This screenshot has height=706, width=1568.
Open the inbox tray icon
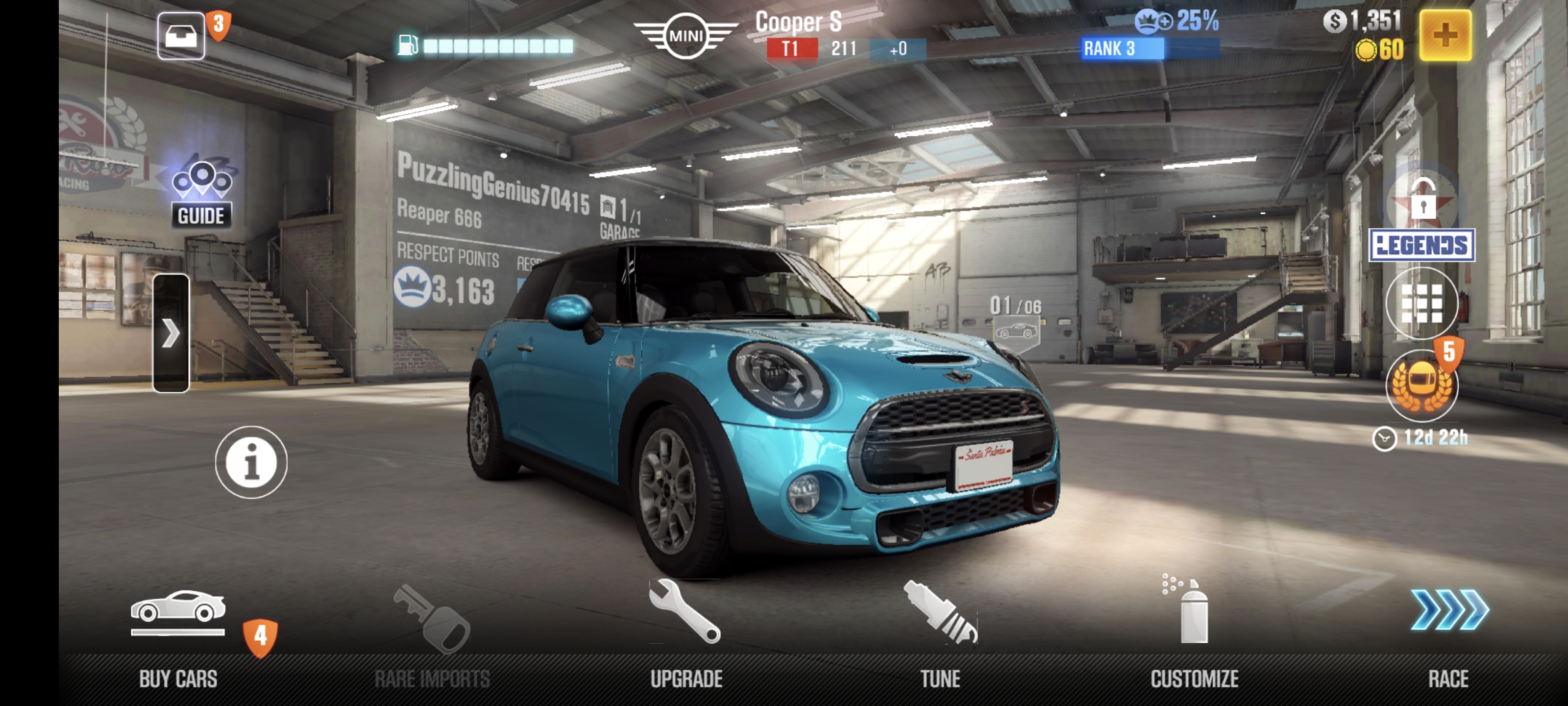tap(181, 35)
